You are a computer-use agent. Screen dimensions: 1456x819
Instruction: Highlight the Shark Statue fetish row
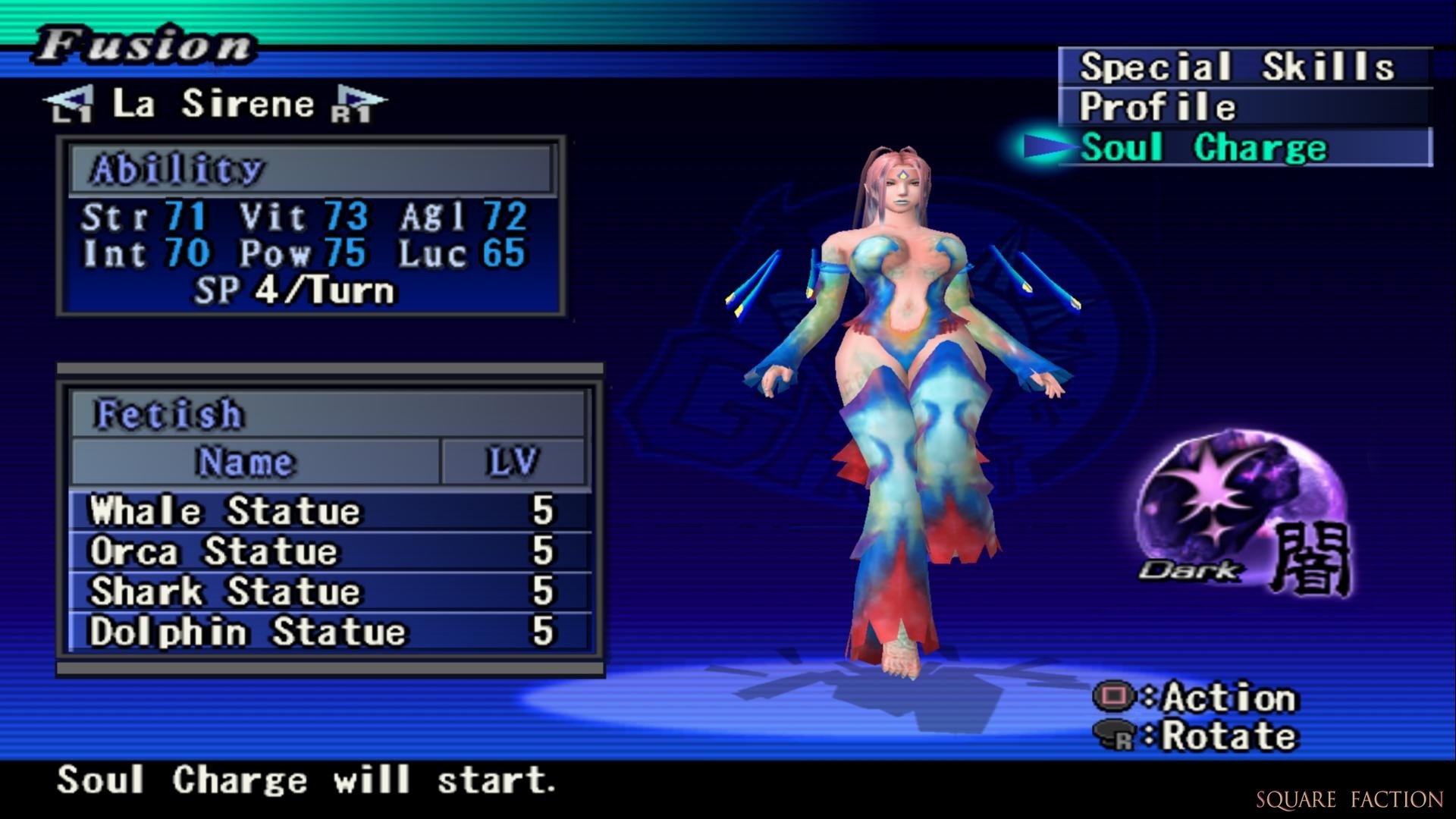(x=329, y=591)
